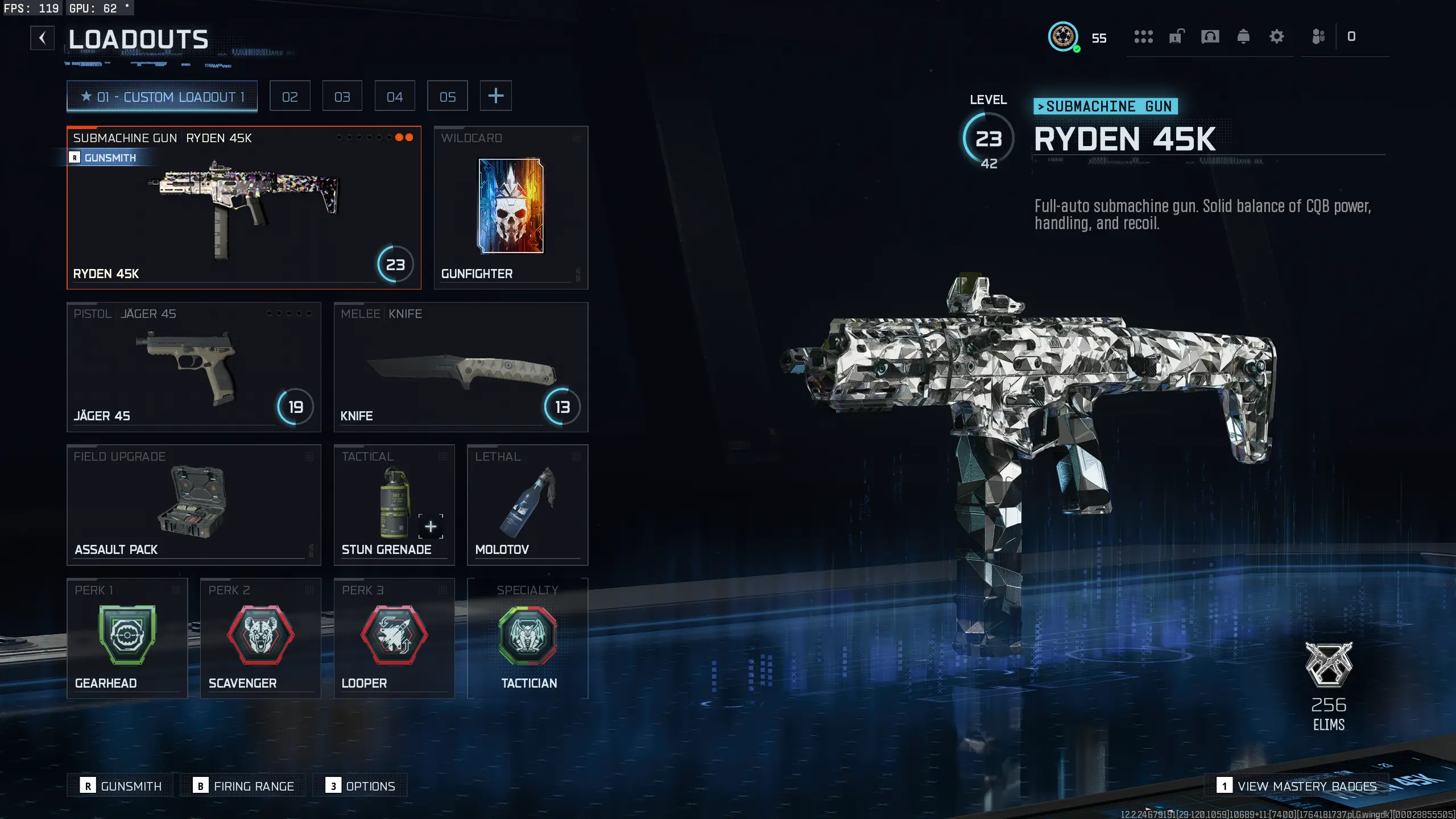The height and width of the screenshot is (819, 1456).
Task: Switch to loadout 03
Action: [342, 96]
